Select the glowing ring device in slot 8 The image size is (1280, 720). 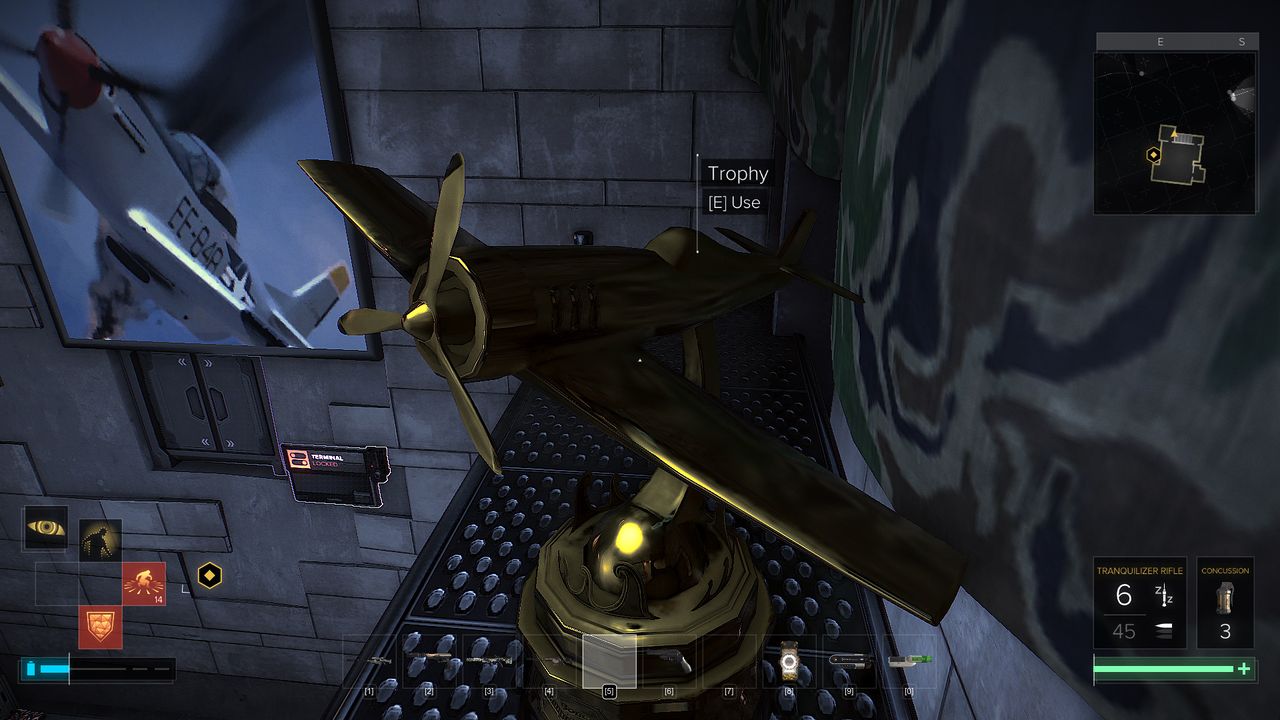pos(789,661)
